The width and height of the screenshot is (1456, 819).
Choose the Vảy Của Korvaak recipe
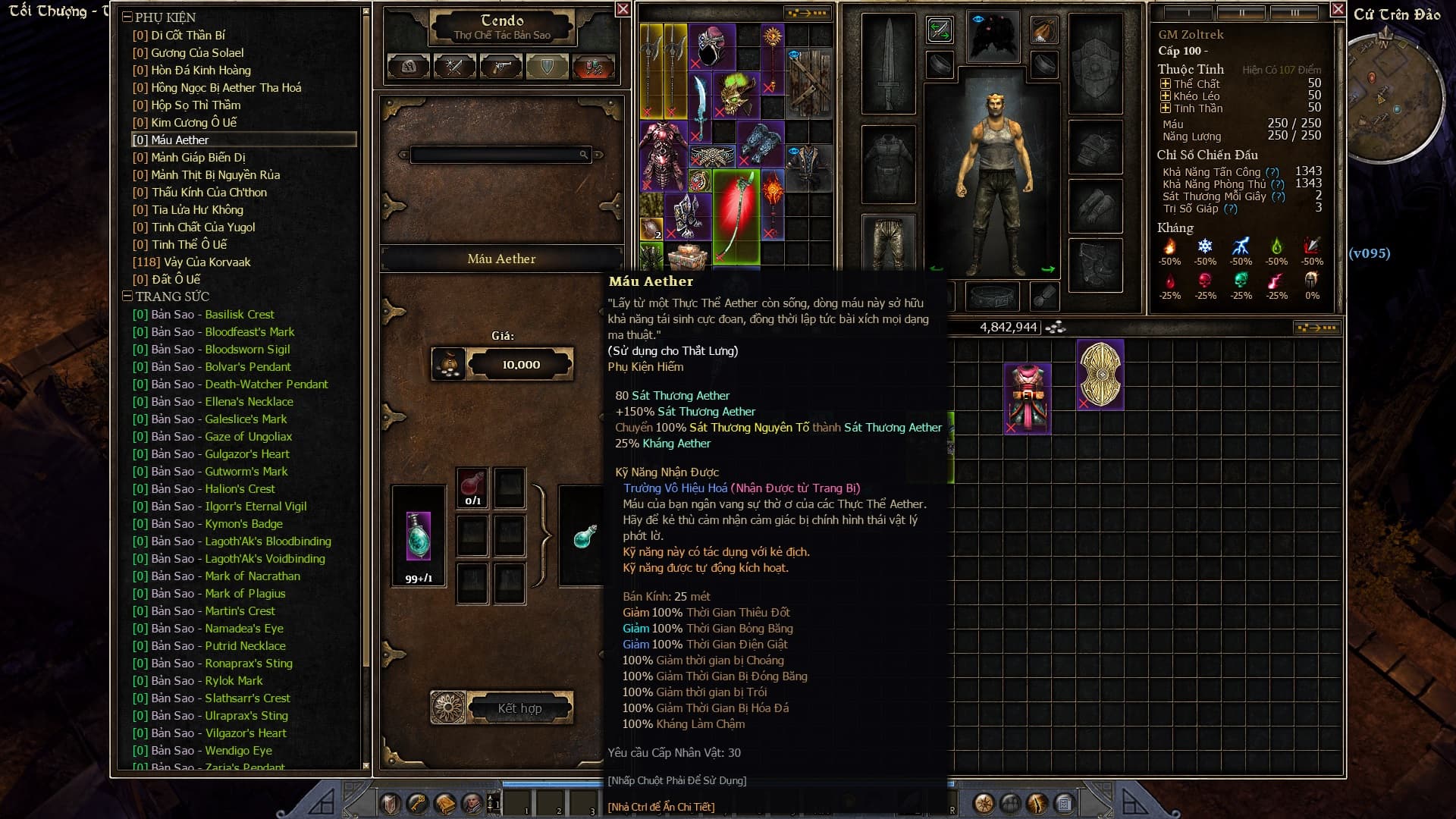tap(200, 262)
